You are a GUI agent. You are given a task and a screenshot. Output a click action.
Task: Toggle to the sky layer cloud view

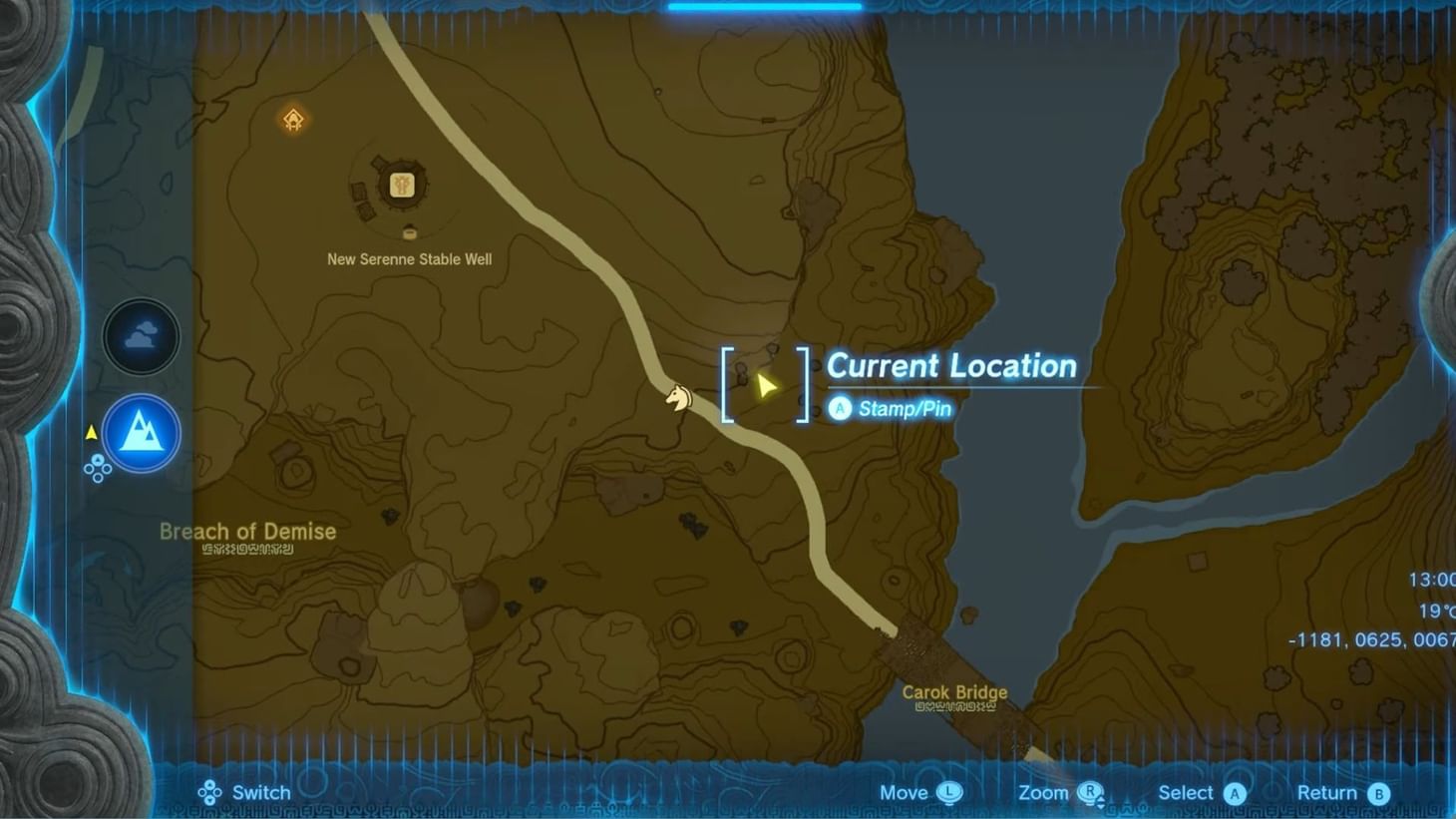pos(141,336)
